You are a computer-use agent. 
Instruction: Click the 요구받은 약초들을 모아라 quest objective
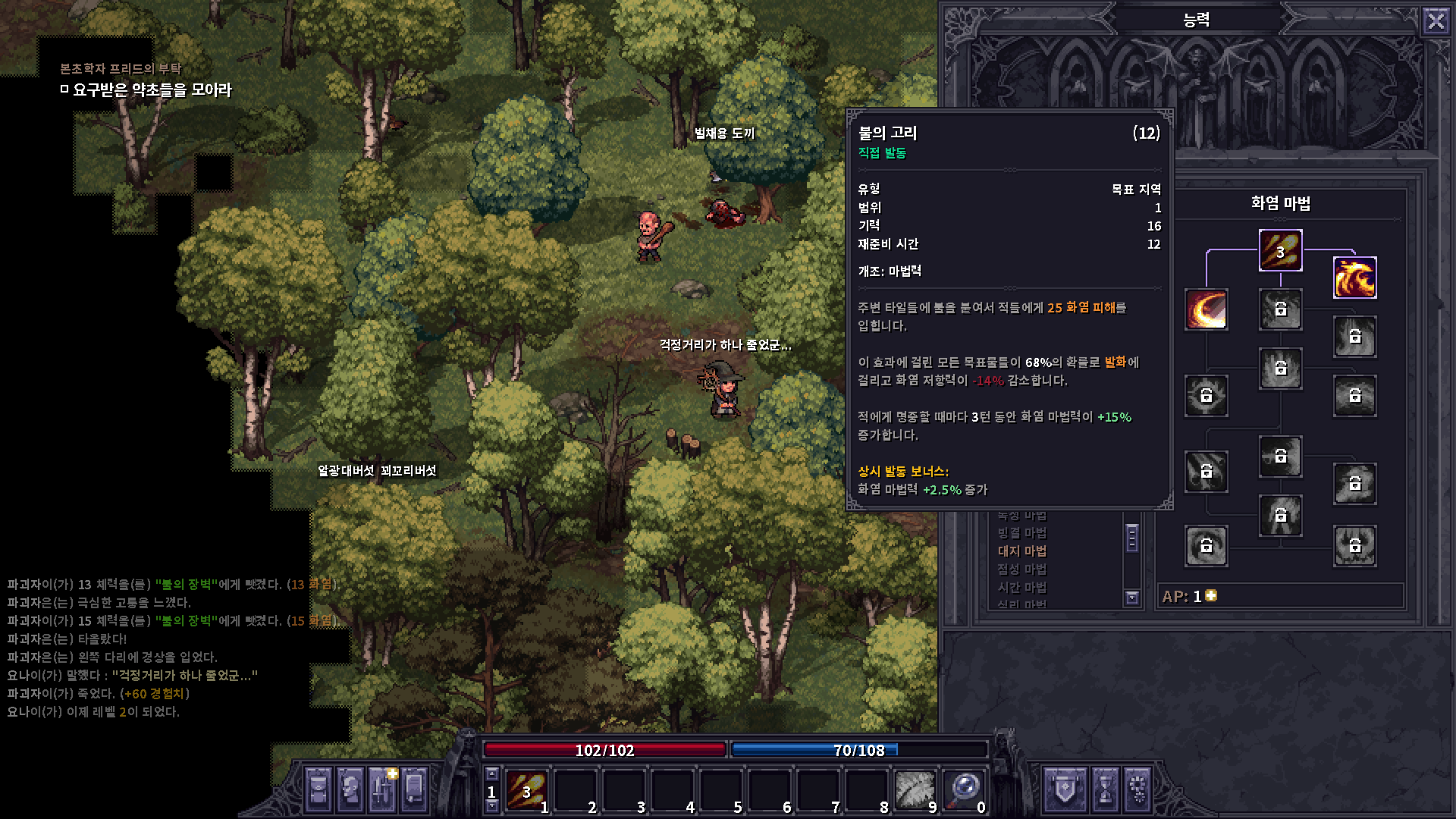click(x=152, y=90)
